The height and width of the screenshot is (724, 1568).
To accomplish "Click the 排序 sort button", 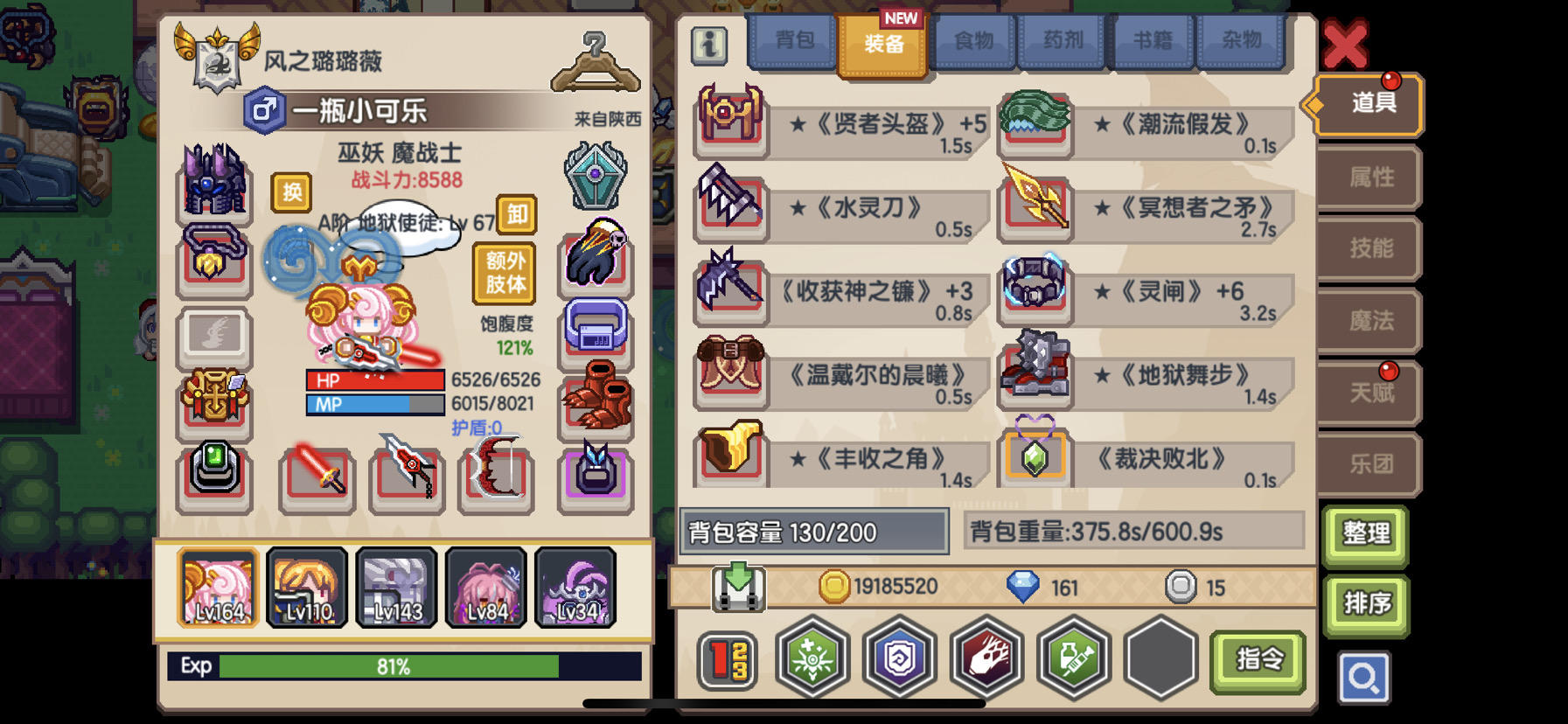I will point(1367,603).
